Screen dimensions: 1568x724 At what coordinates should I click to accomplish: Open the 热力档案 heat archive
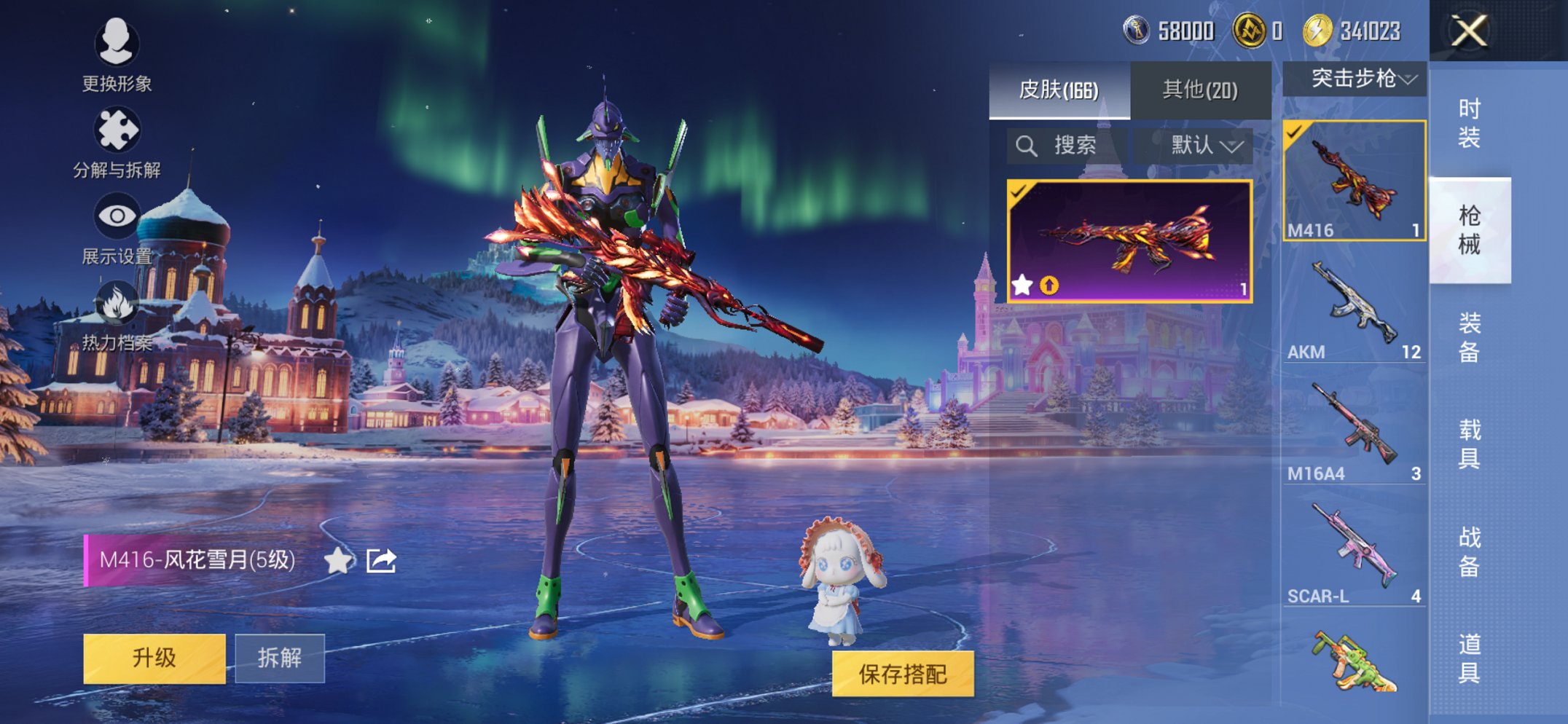pos(117,315)
